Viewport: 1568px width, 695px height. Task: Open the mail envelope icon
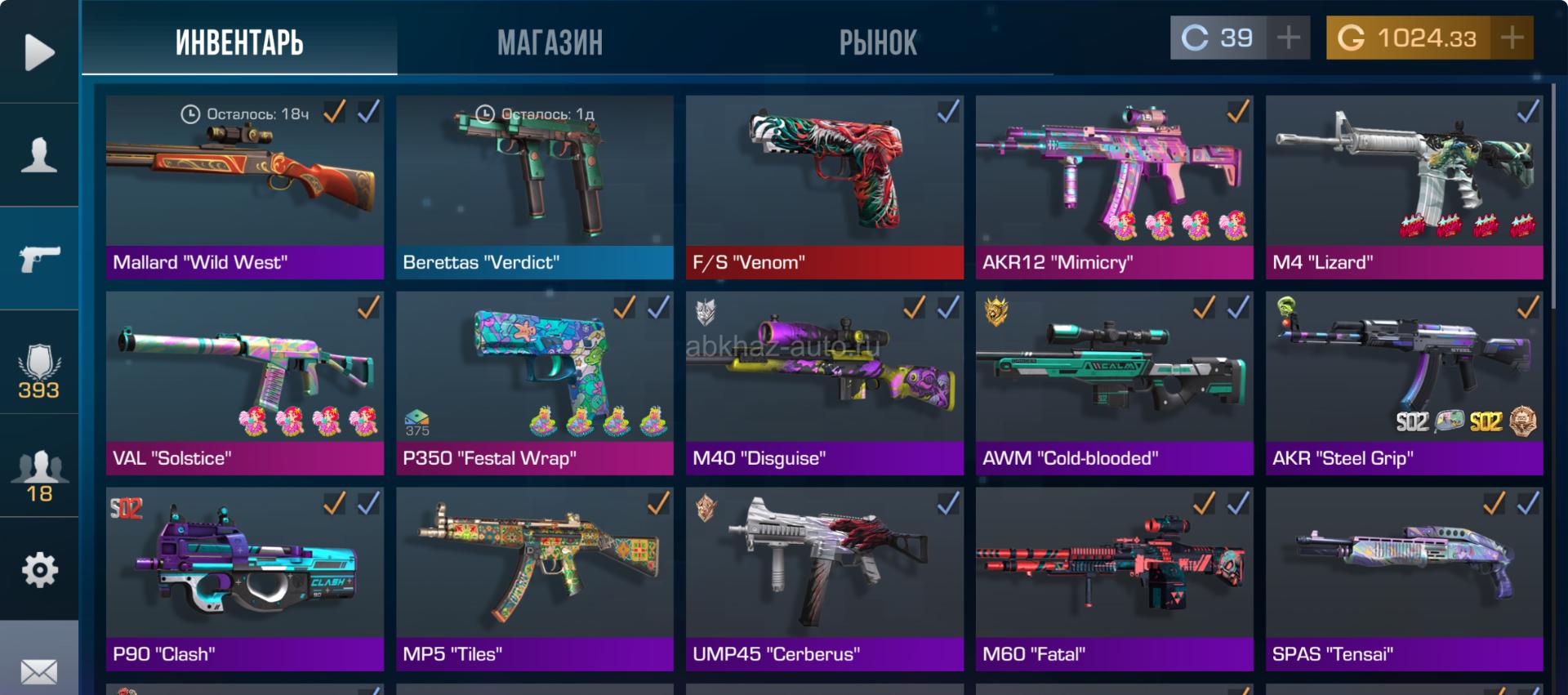pos(38,671)
